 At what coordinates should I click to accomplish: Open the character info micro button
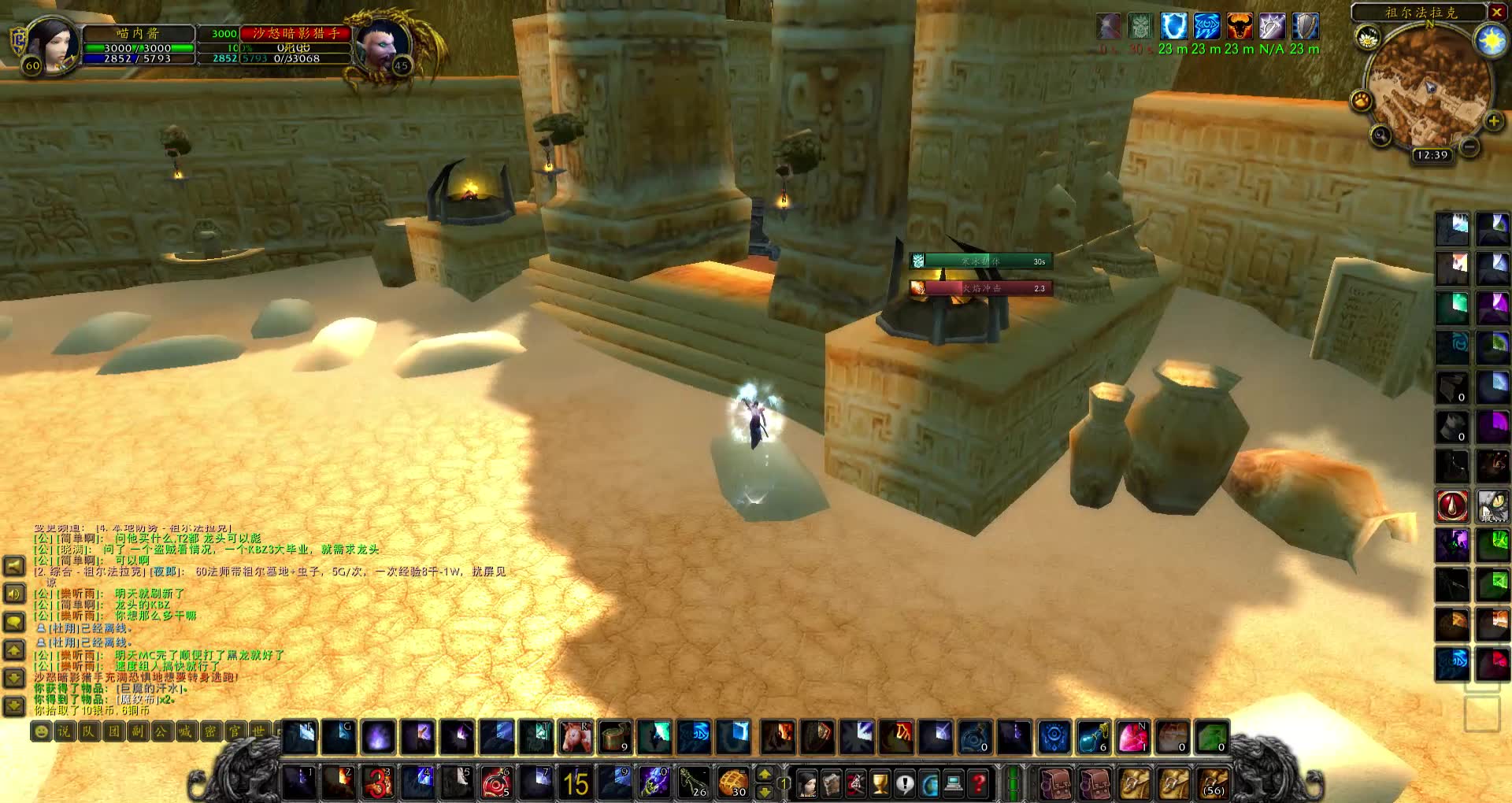click(806, 784)
